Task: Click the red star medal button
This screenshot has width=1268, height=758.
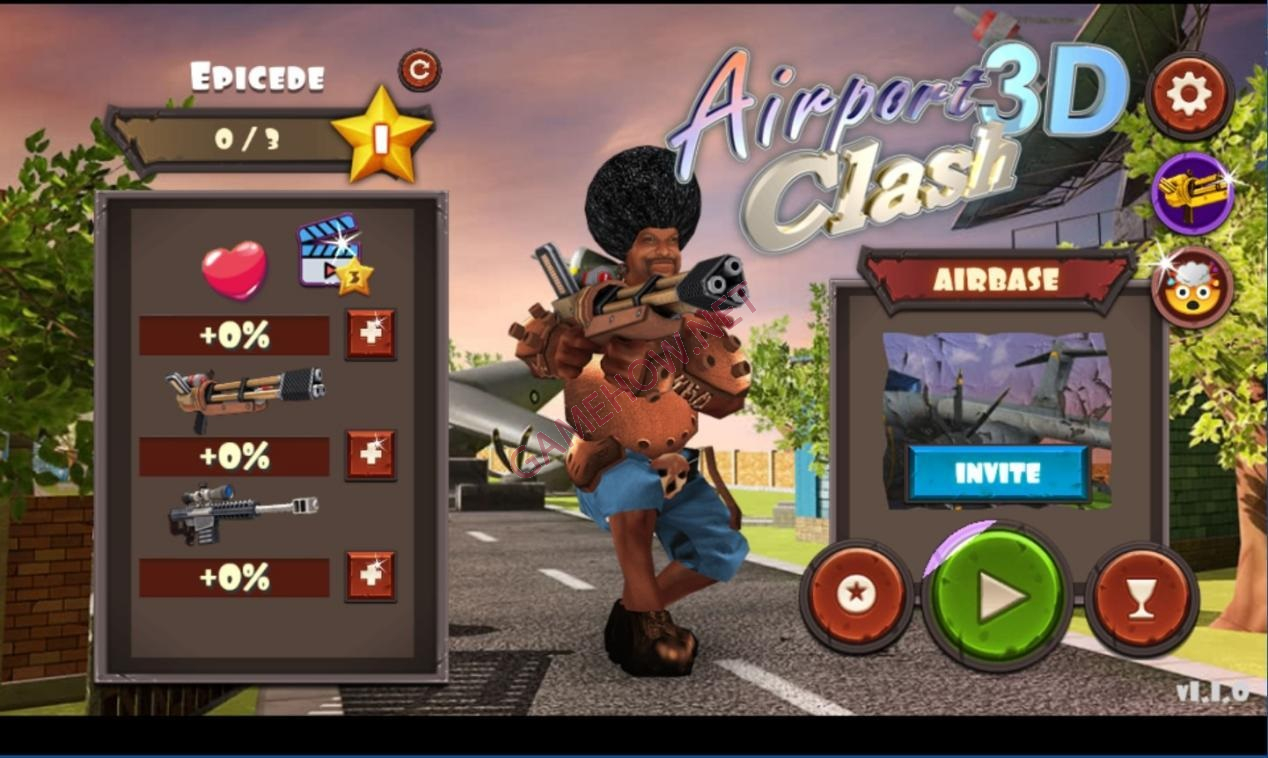Action: (856, 596)
